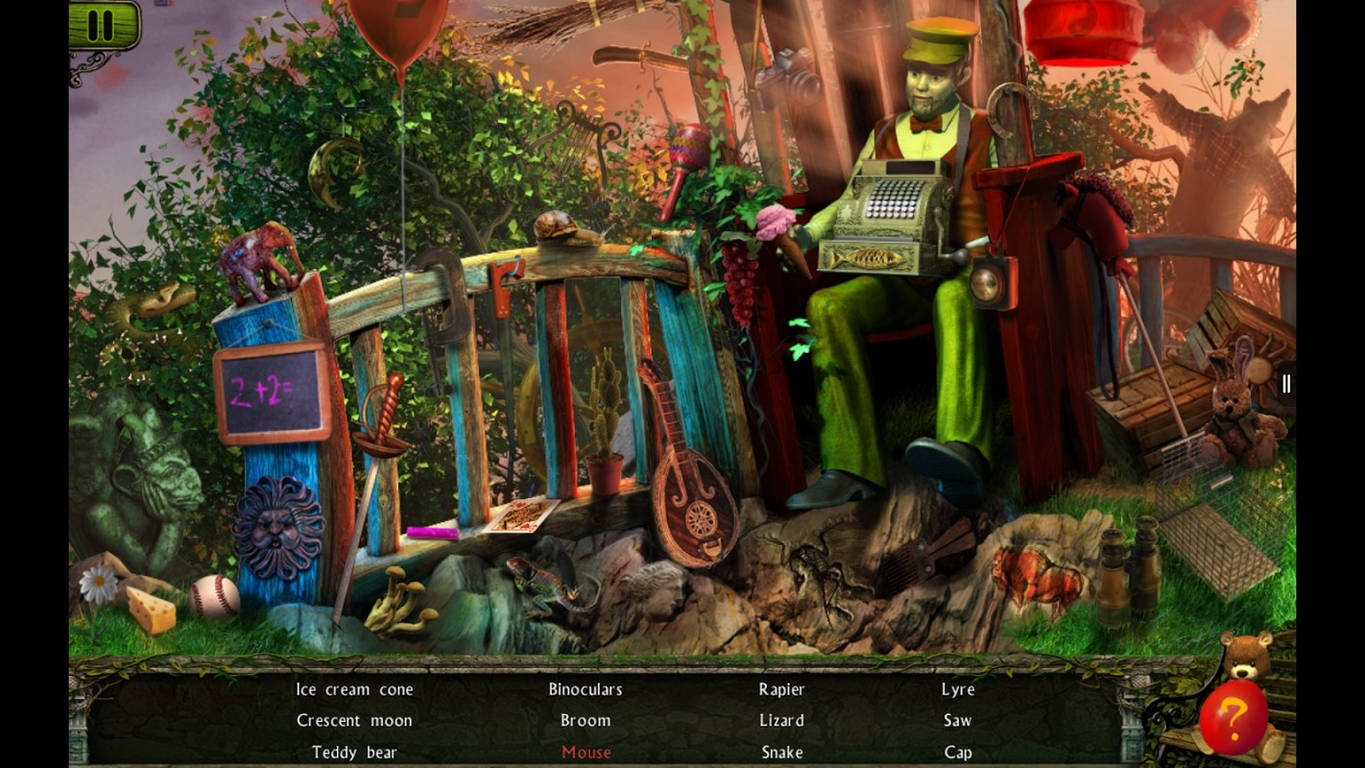Click the Cap entry in the object list
1365x768 pixels.
click(957, 752)
